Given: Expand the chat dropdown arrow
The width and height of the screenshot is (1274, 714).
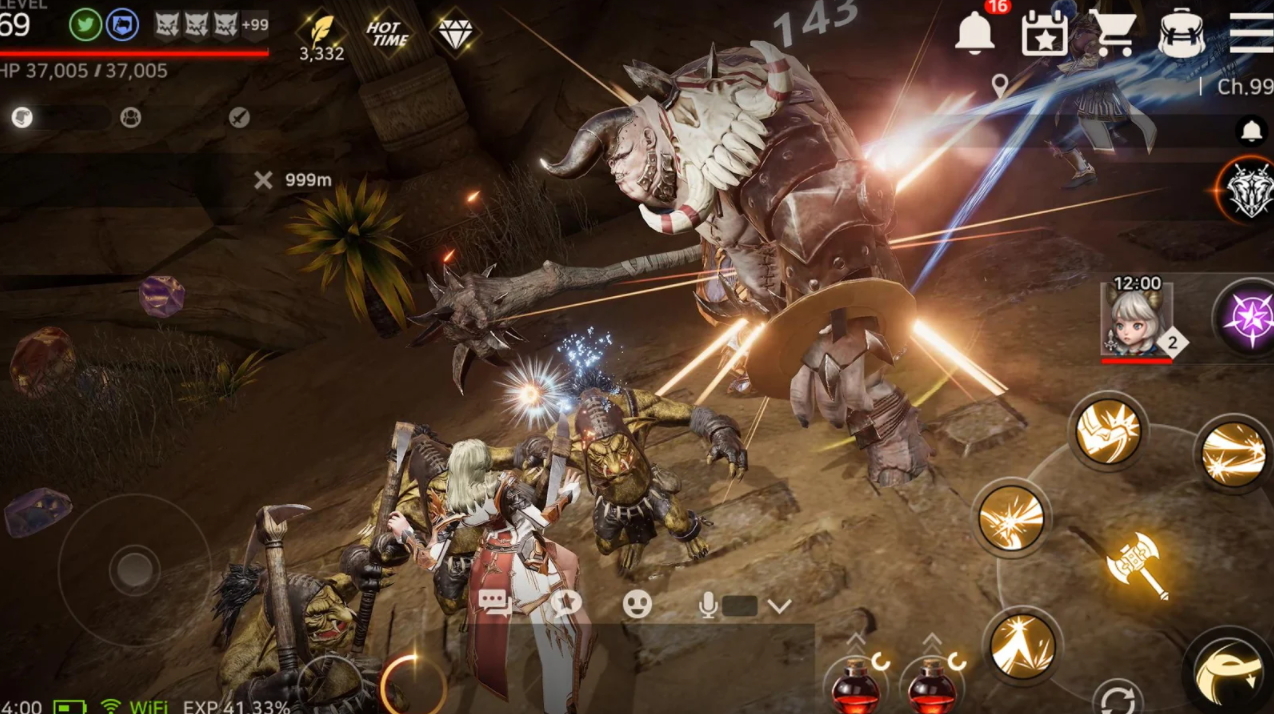Looking at the screenshot, I should click(x=779, y=605).
